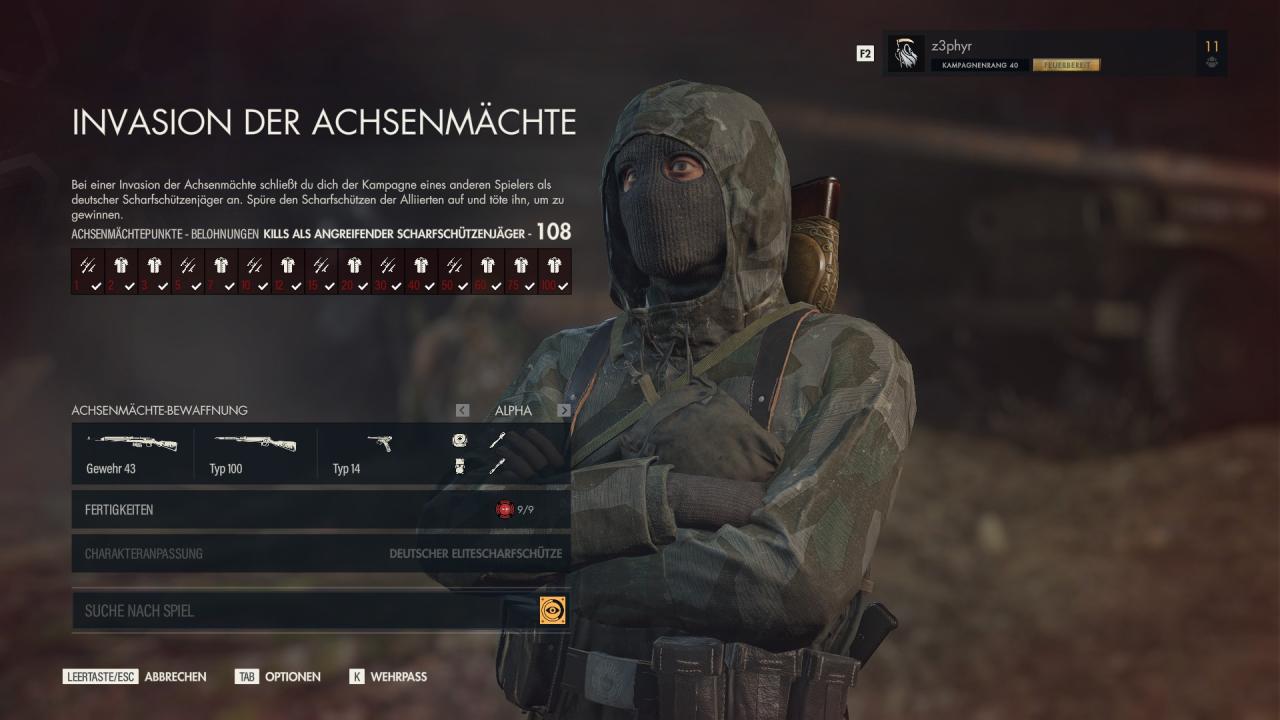Click Abbrechen to cancel
This screenshot has height=720, width=1280.
pyautogui.click(x=135, y=677)
